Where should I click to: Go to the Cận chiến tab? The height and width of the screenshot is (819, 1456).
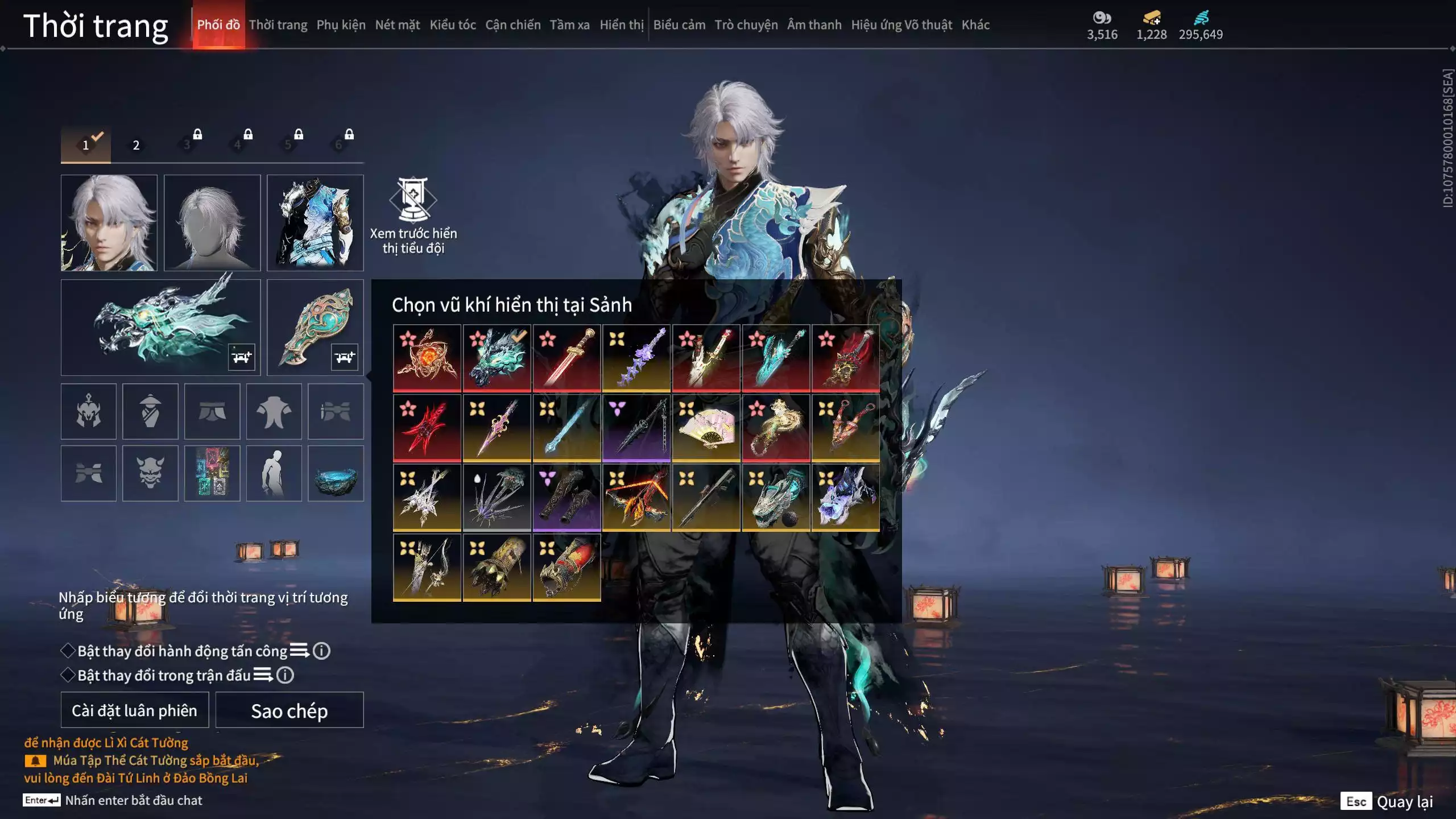[512, 25]
